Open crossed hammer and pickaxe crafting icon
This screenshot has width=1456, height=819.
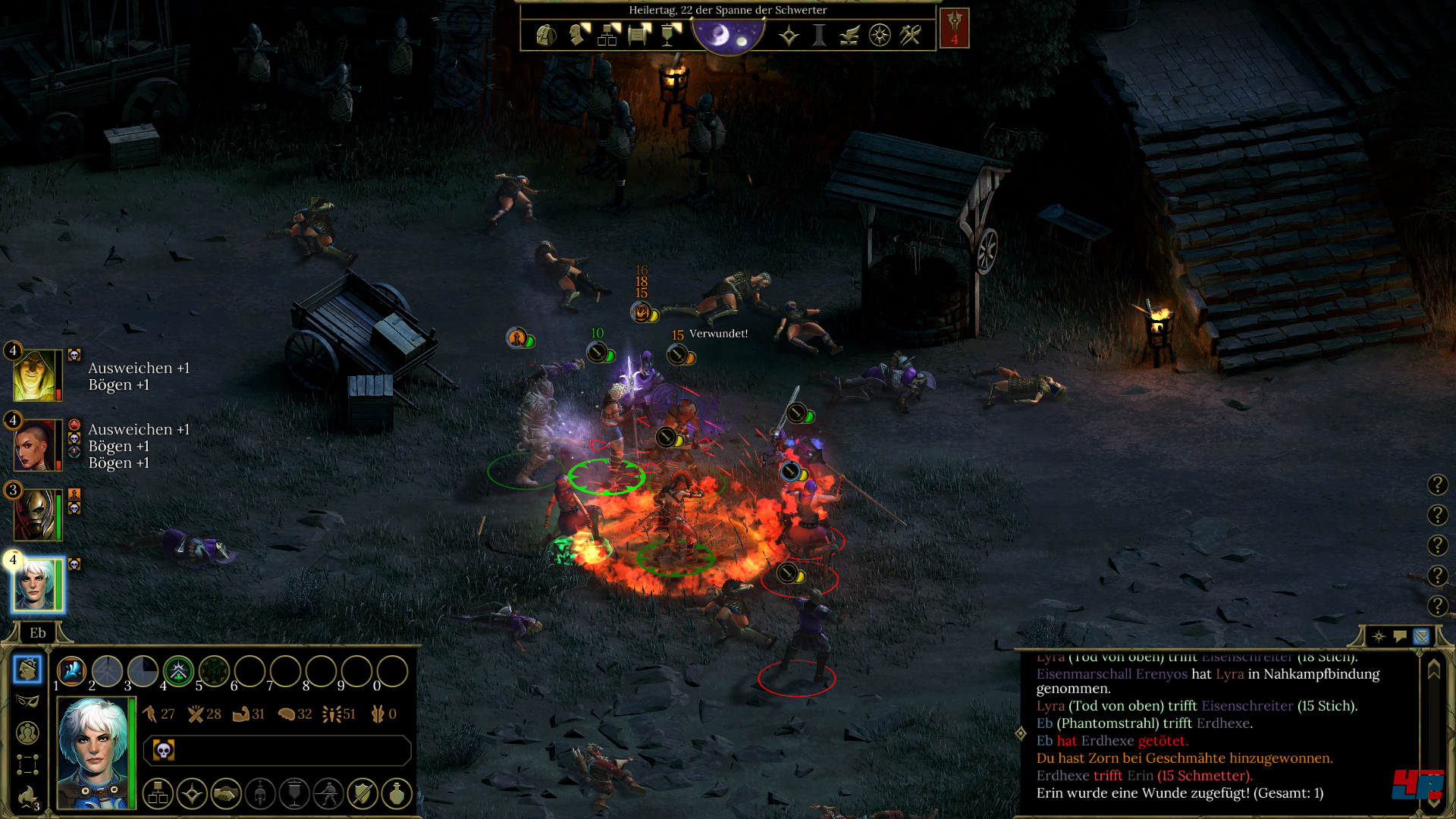coord(910,35)
